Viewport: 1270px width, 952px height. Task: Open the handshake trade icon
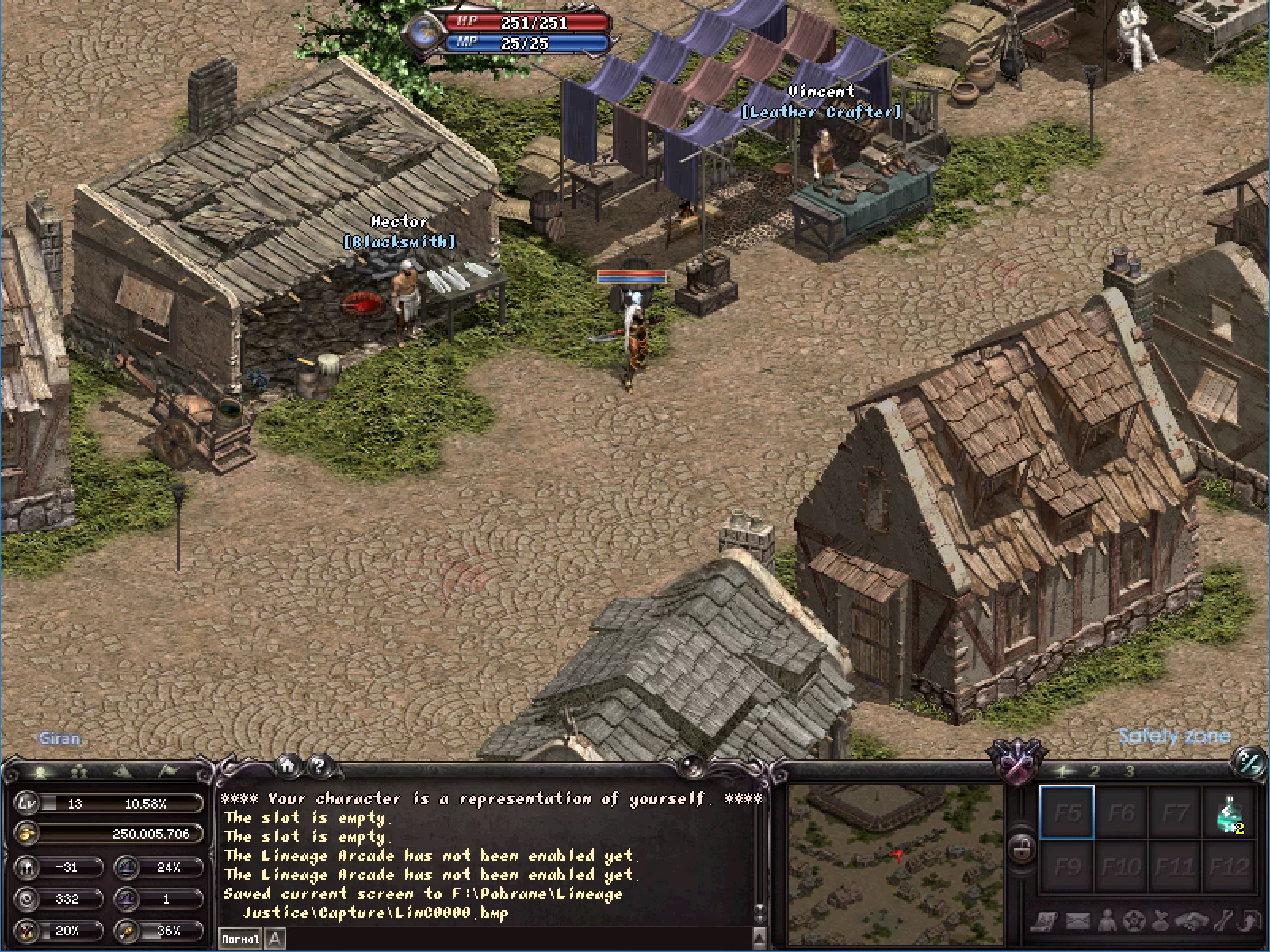(1191, 921)
